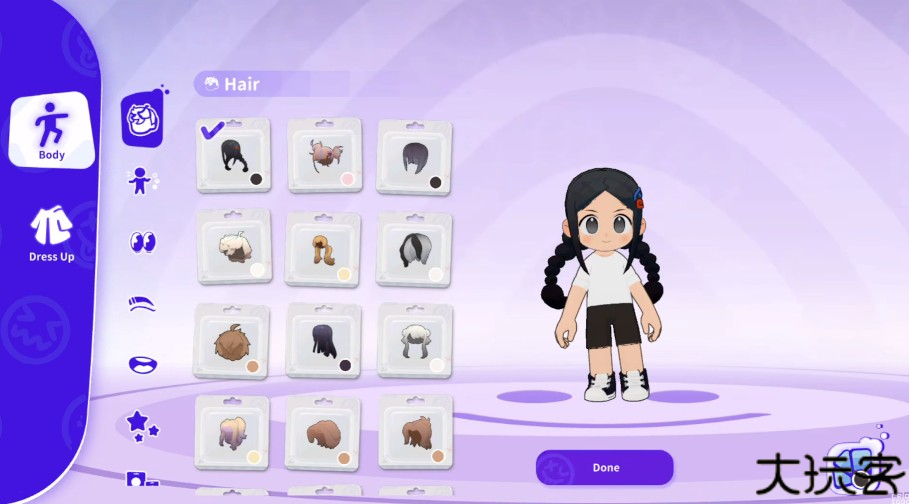Select the spiky brown short hairstyle
The image size is (909, 504).
(231, 341)
